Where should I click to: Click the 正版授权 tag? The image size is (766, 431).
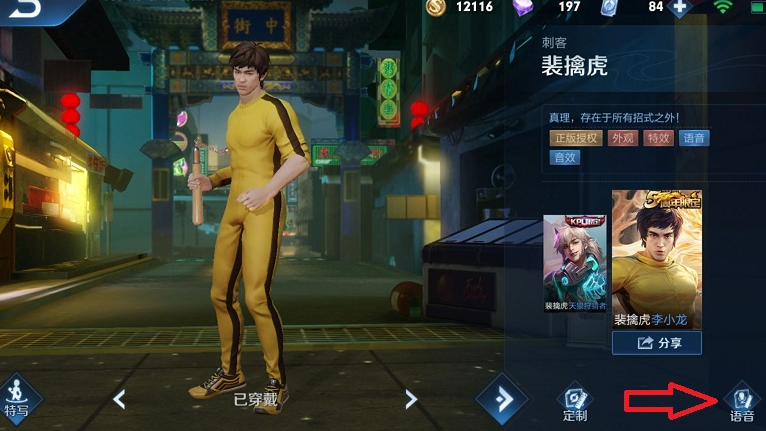point(575,138)
